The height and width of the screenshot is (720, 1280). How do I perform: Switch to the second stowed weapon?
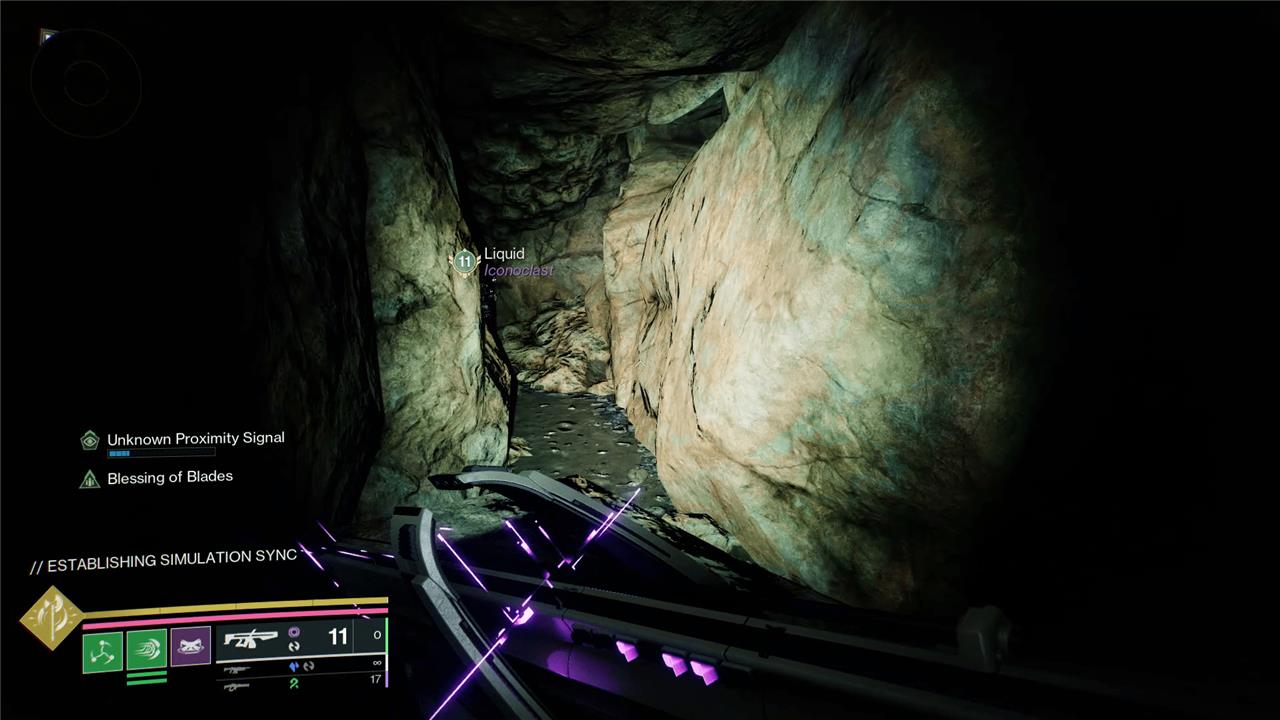(x=237, y=669)
